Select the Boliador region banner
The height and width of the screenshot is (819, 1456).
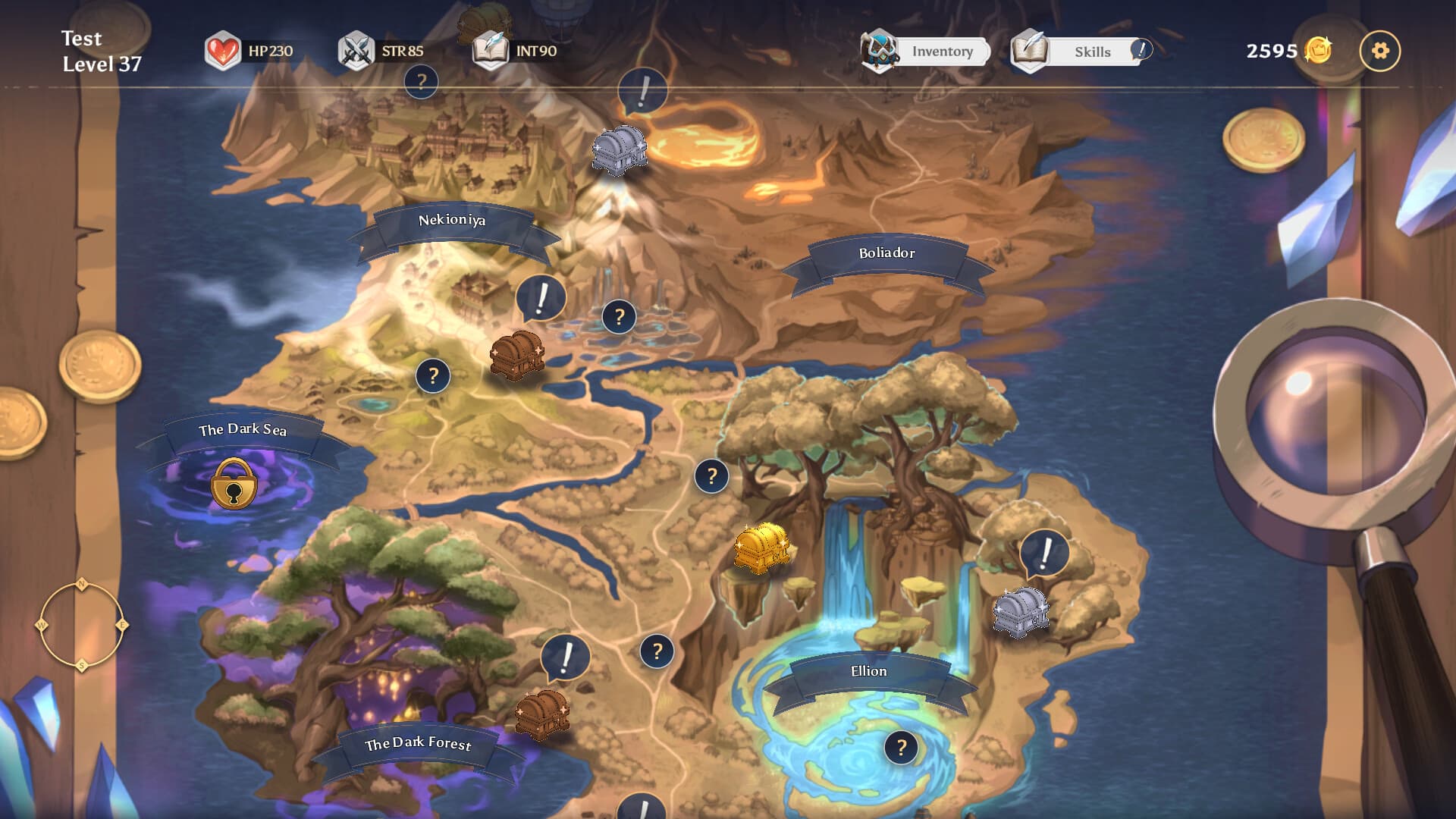click(886, 253)
